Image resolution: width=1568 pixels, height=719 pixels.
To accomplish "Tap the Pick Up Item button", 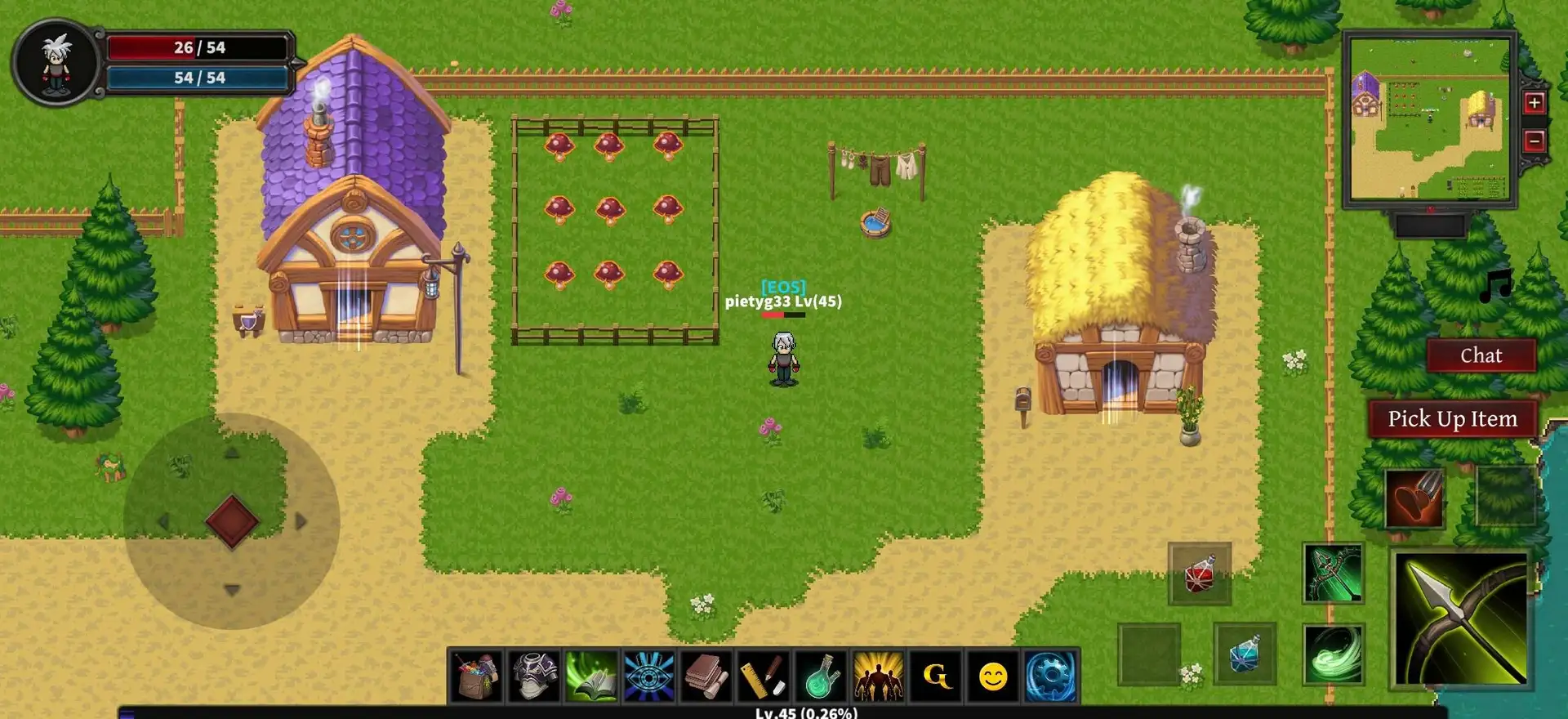I will click(x=1452, y=419).
